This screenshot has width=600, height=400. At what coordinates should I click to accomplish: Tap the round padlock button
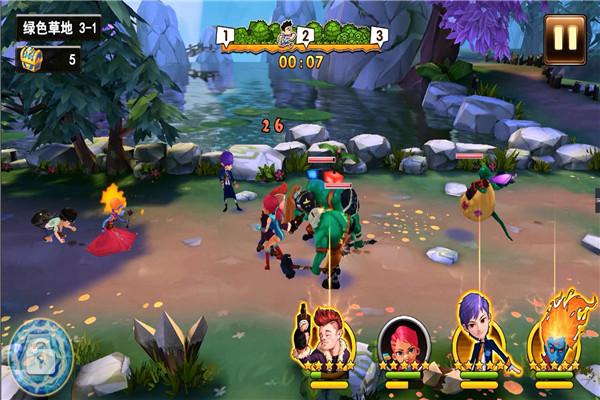click(x=40, y=349)
